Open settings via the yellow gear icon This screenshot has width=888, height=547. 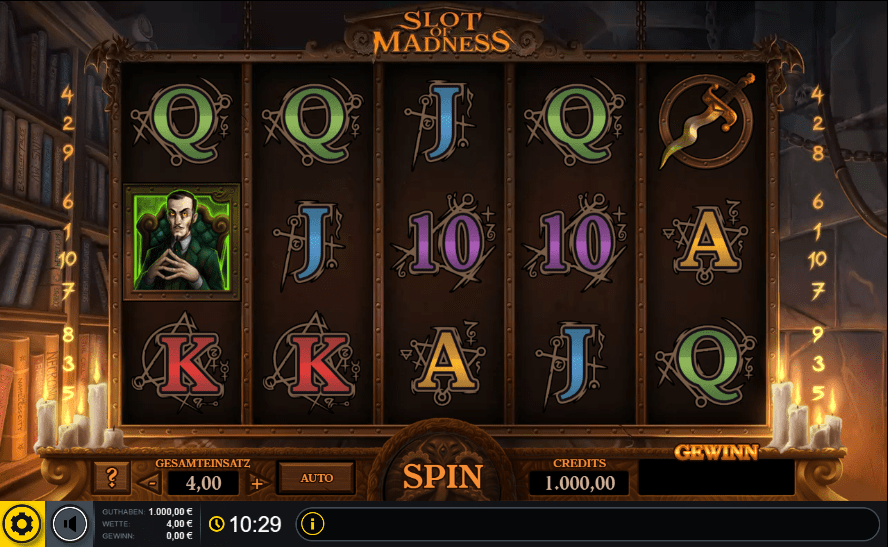[22, 524]
